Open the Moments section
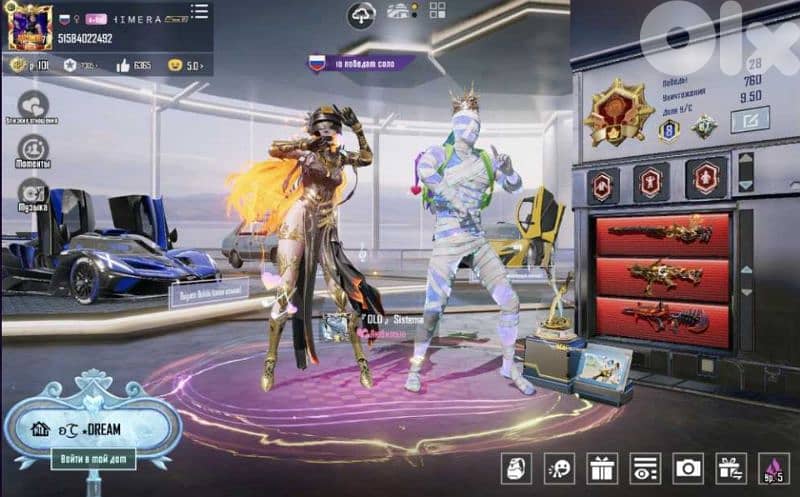 click(x=33, y=150)
